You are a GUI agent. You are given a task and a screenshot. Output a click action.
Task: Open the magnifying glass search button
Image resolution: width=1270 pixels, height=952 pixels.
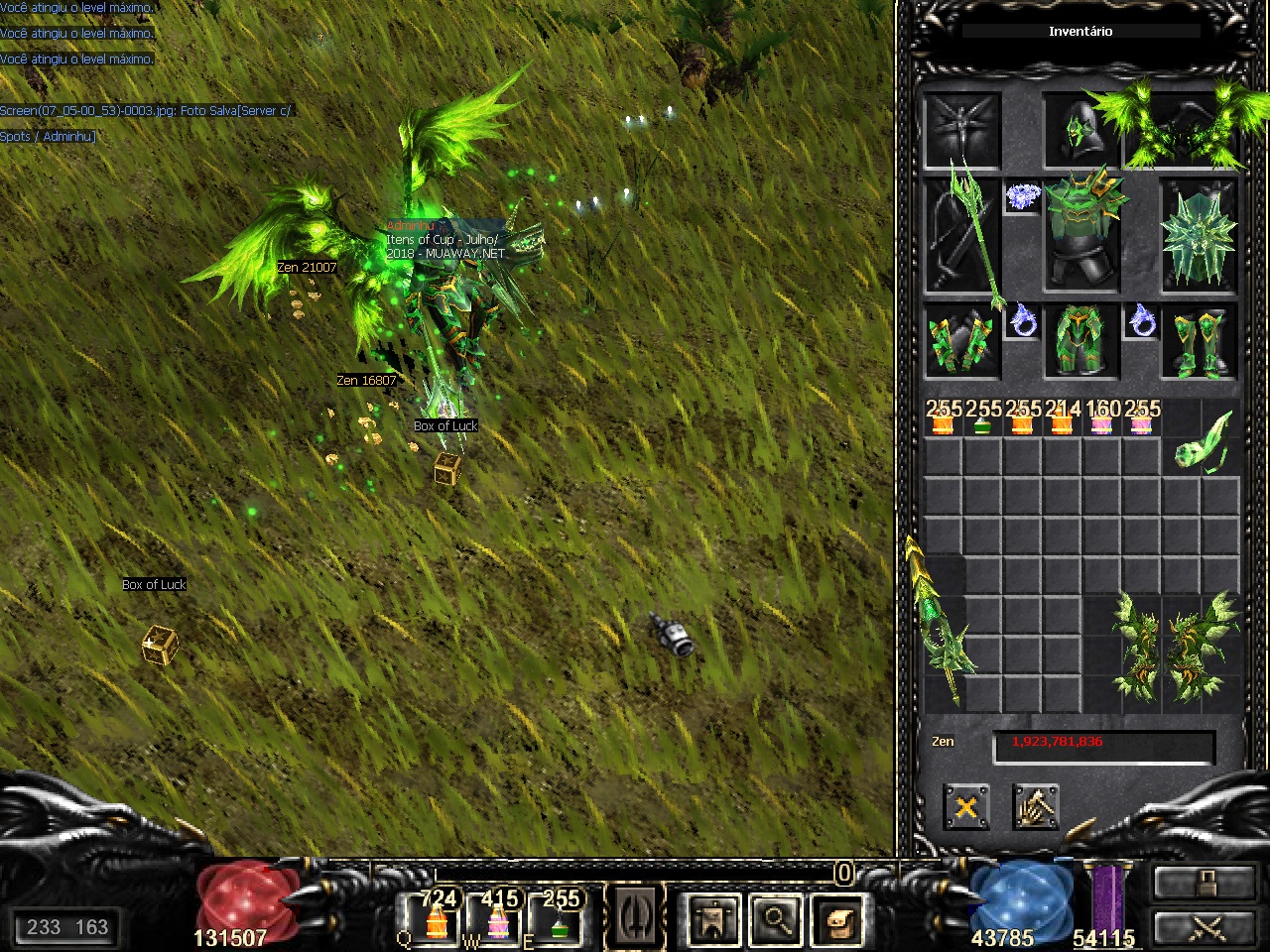coord(775,920)
